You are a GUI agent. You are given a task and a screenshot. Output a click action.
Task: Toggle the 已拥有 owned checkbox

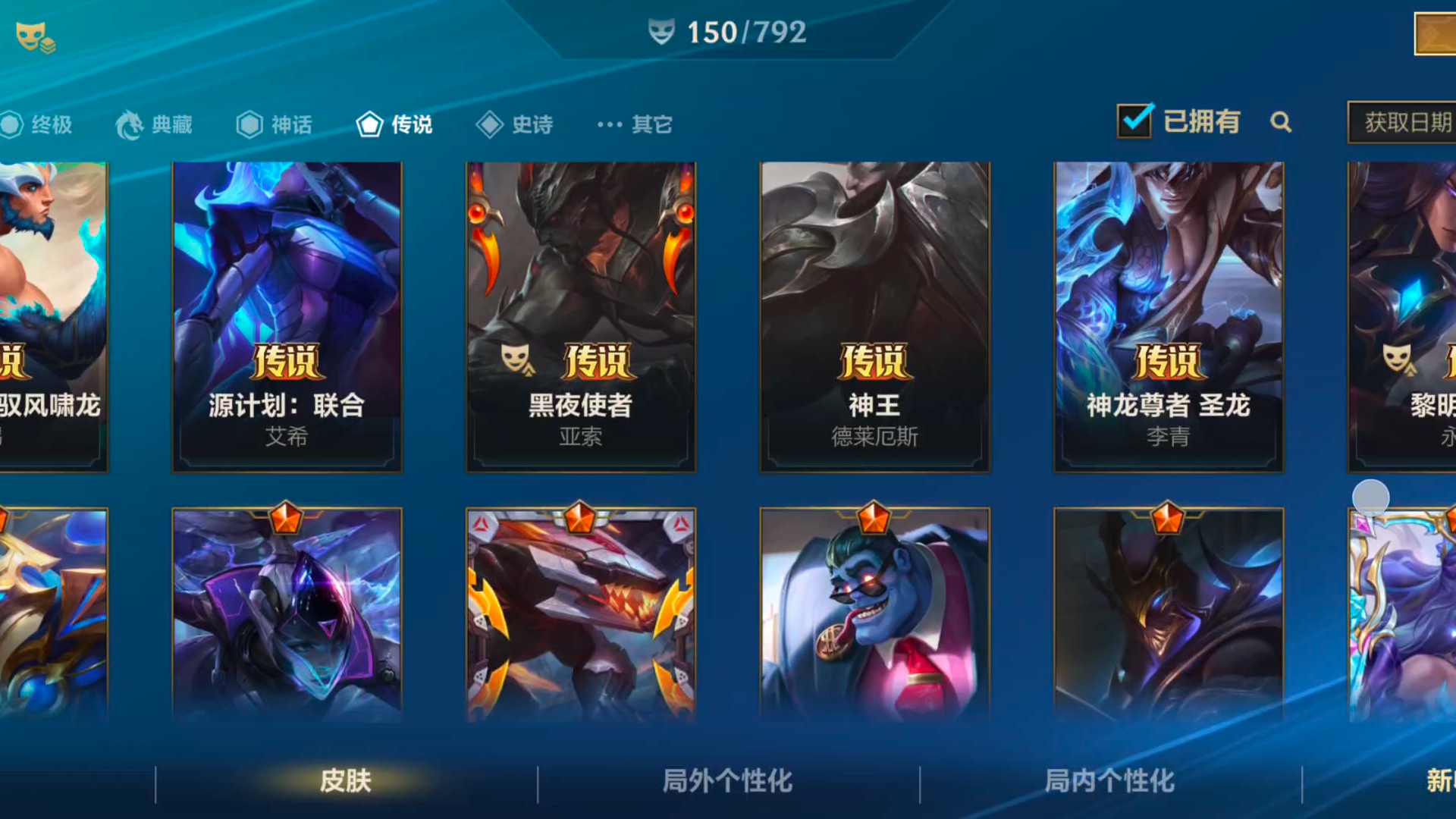pos(1134,121)
